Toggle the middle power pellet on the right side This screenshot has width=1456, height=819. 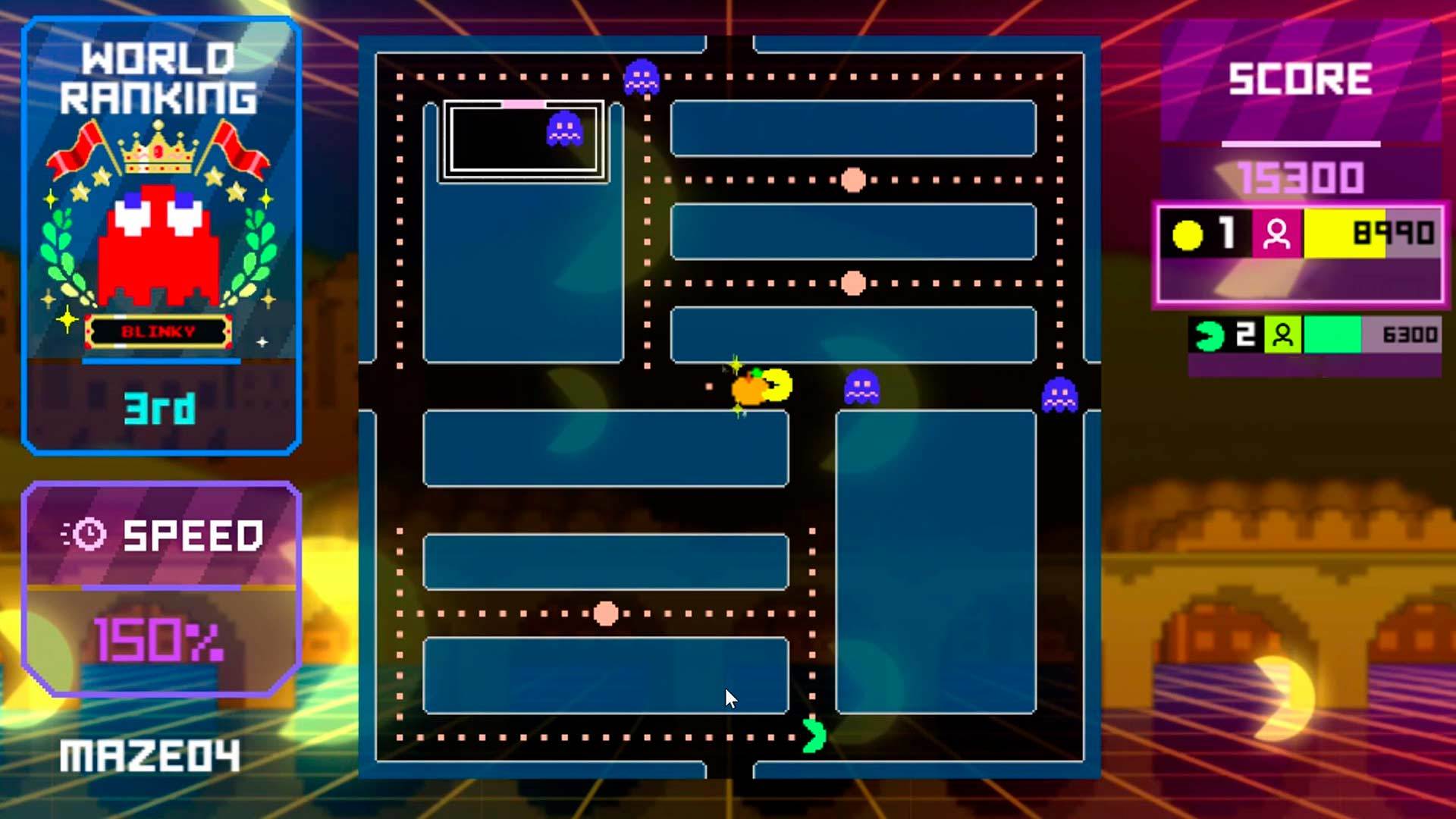pyautogui.click(x=852, y=282)
